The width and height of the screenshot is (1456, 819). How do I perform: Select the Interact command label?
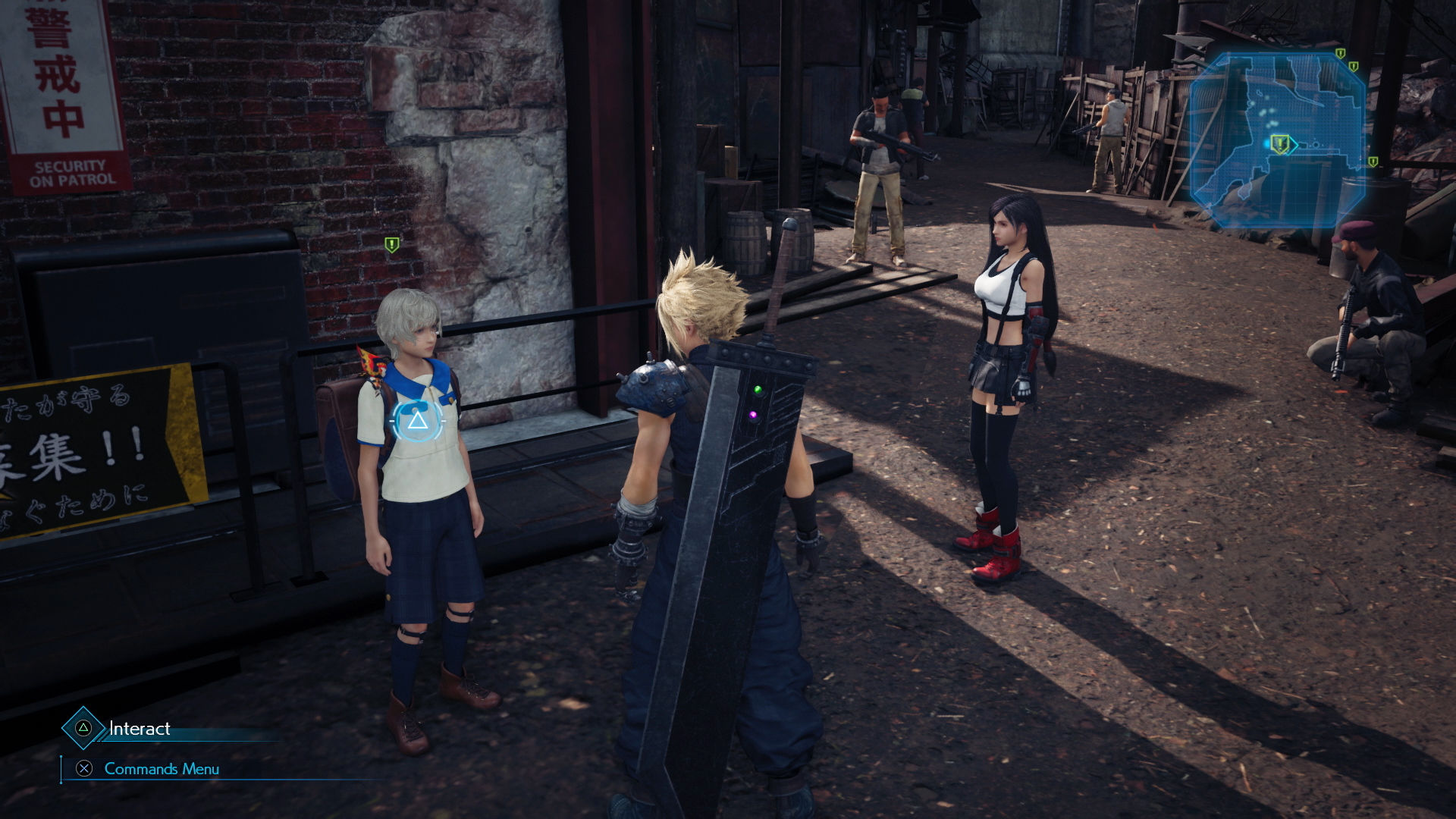140,730
